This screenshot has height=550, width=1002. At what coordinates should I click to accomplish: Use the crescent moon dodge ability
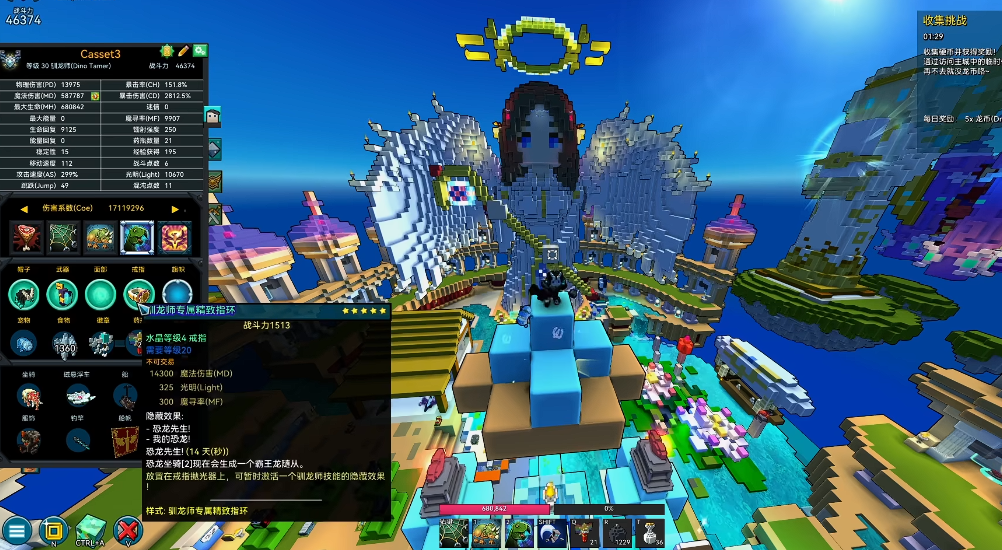click(x=553, y=532)
